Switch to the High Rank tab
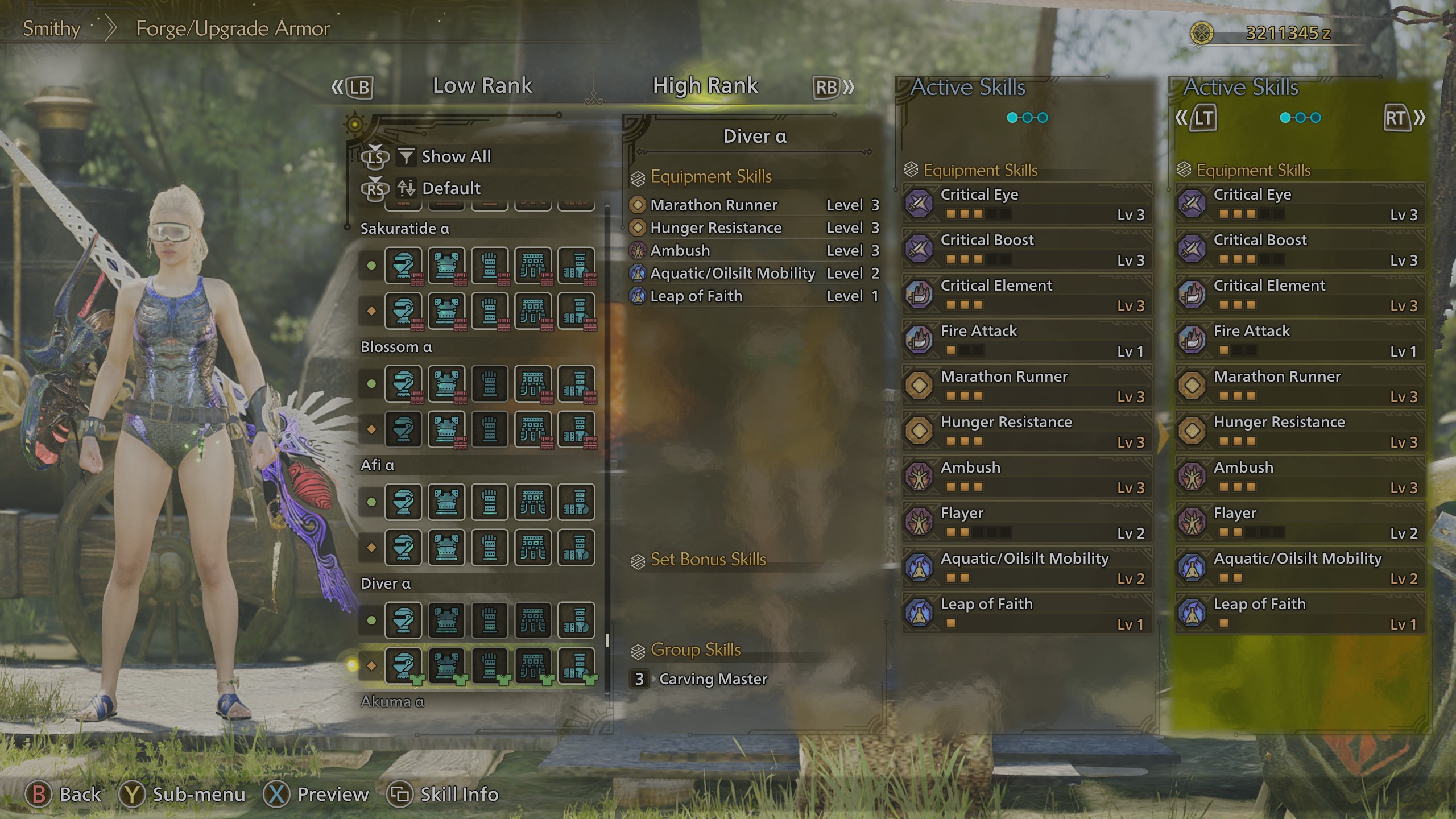Viewport: 1456px width, 819px height. (x=705, y=86)
